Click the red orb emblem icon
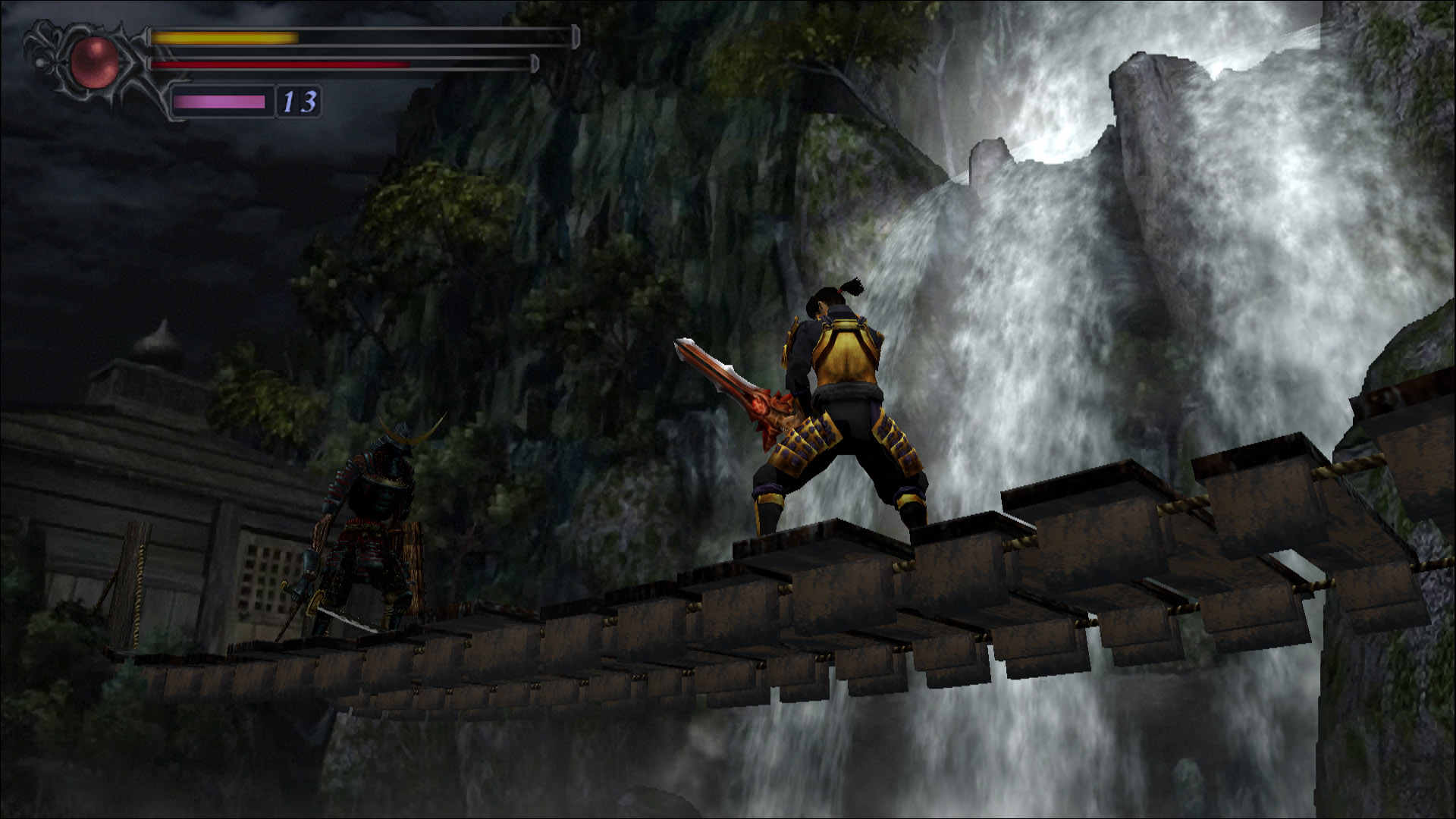Screen dimensions: 1456x819 [95, 61]
